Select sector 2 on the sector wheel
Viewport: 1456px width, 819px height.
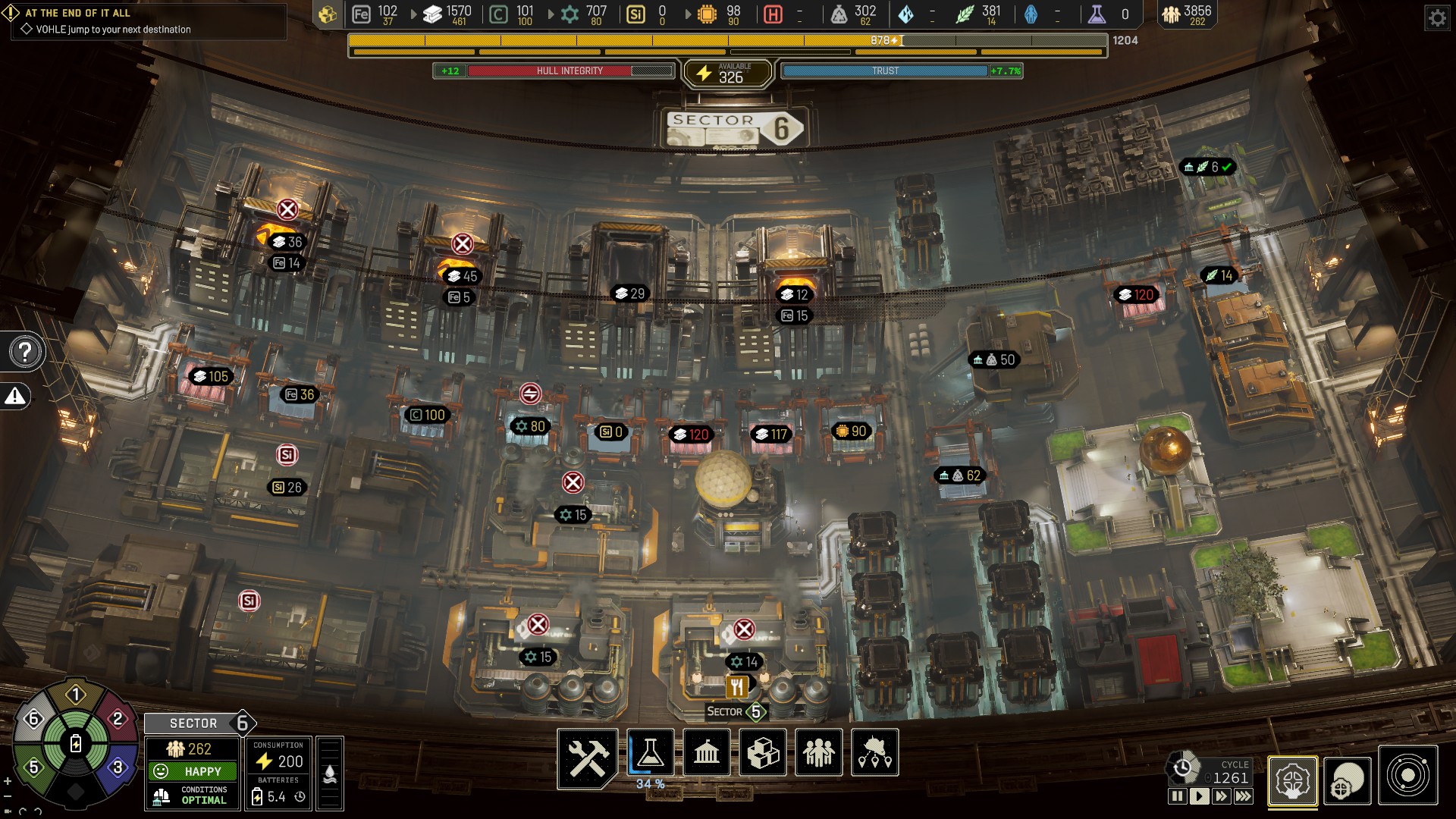coord(118,718)
